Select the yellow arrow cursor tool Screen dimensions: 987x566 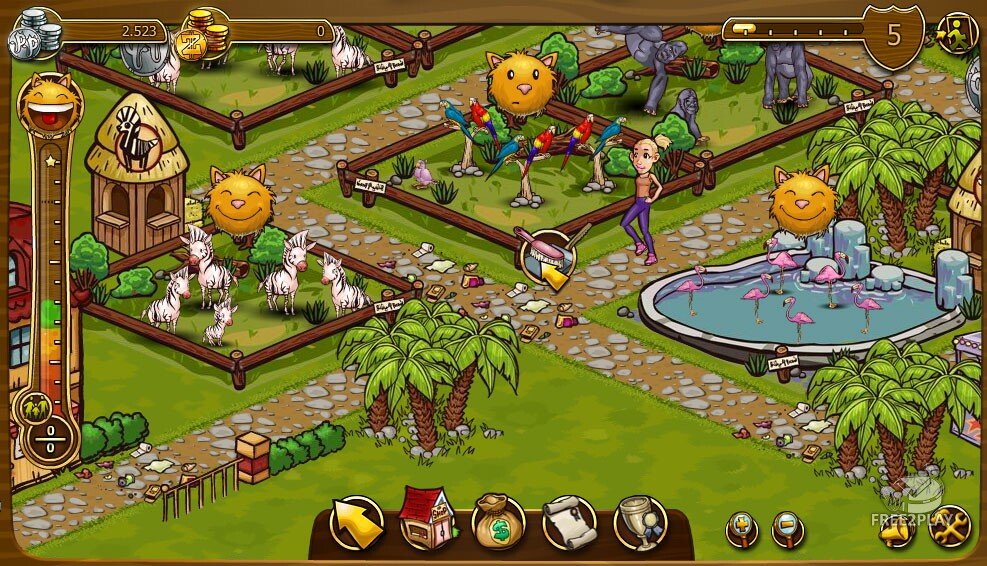click(x=356, y=523)
